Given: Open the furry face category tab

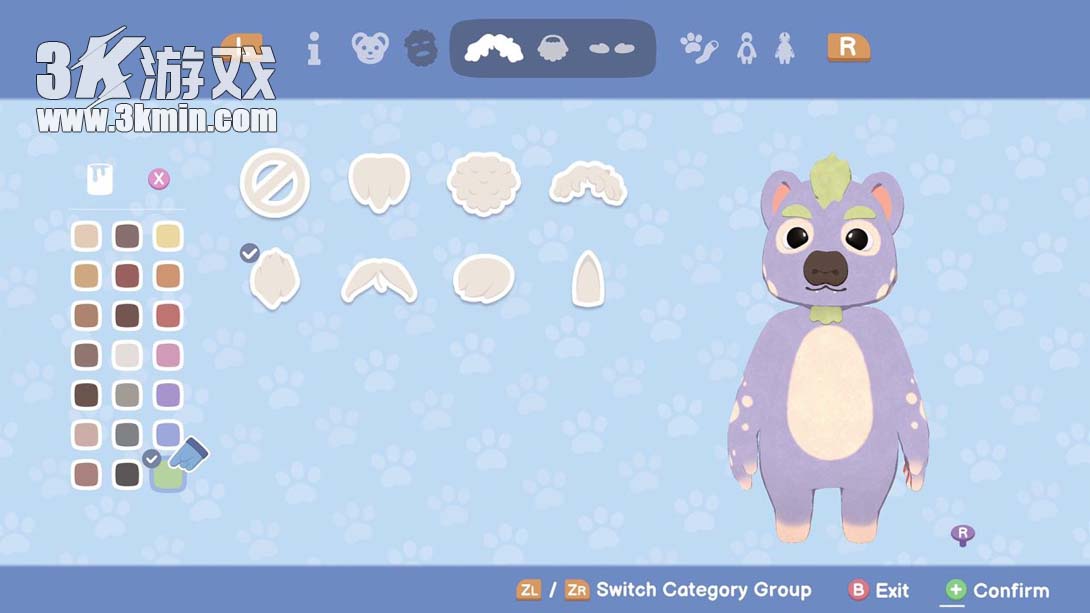Looking at the screenshot, I should point(421,48).
